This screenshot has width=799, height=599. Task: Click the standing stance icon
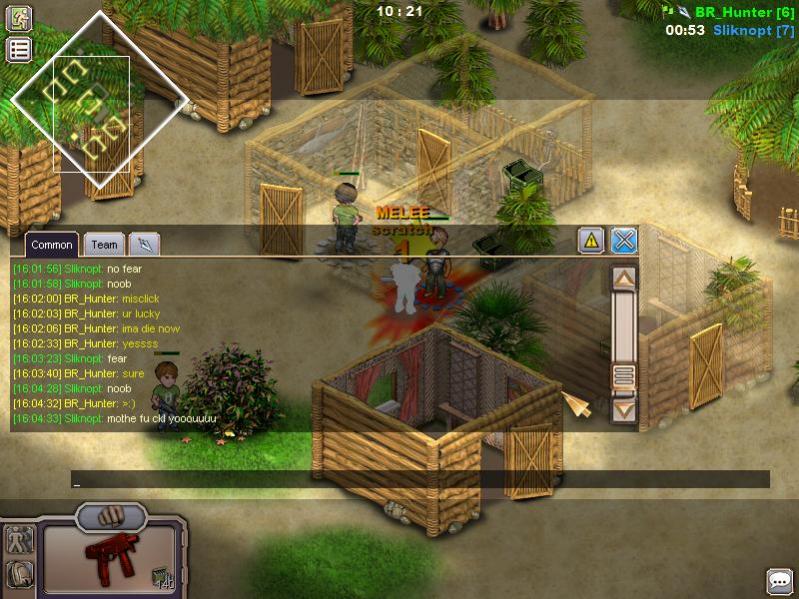coord(20,540)
